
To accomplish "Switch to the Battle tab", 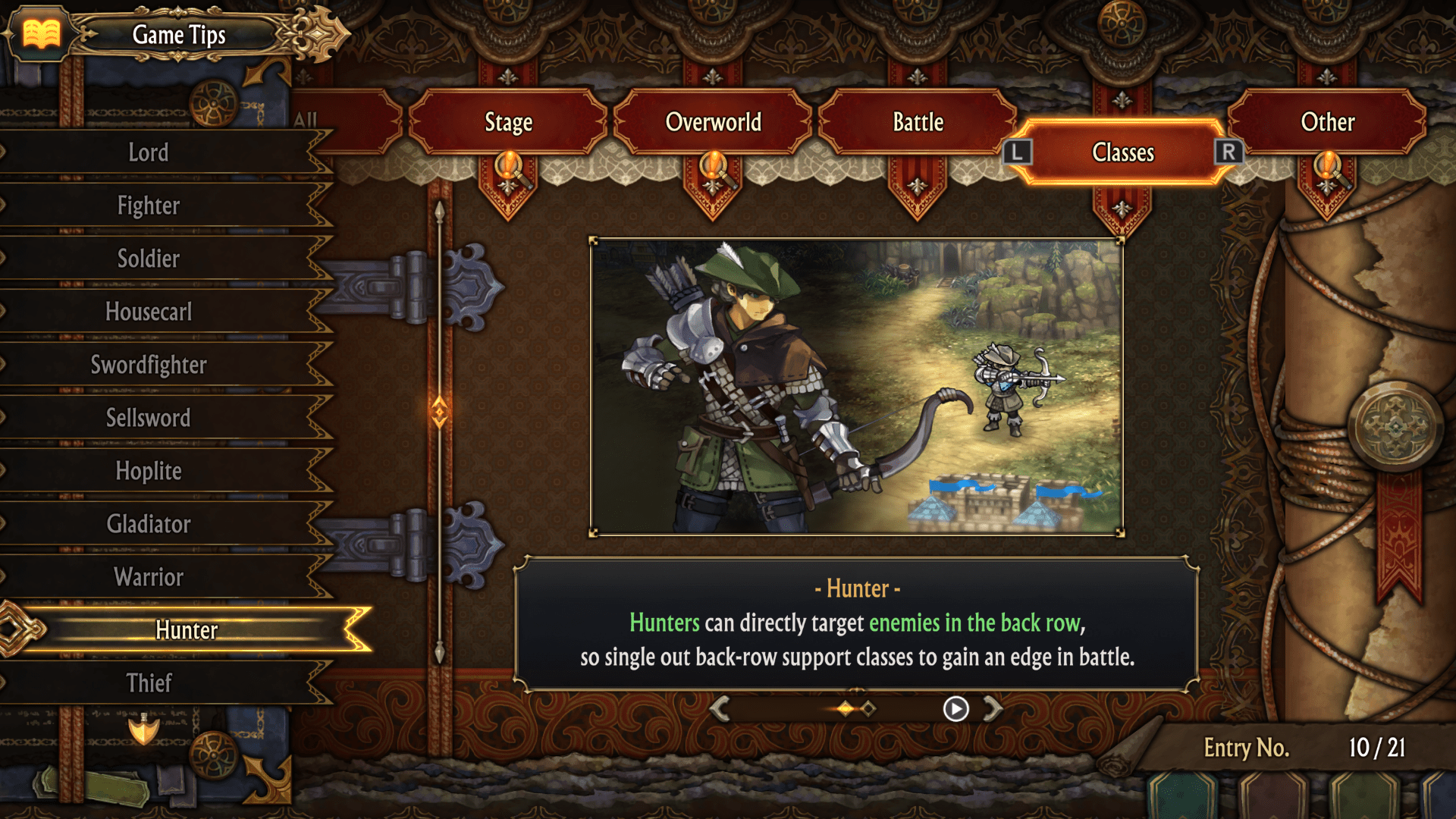I will click(x=918, y=122).
